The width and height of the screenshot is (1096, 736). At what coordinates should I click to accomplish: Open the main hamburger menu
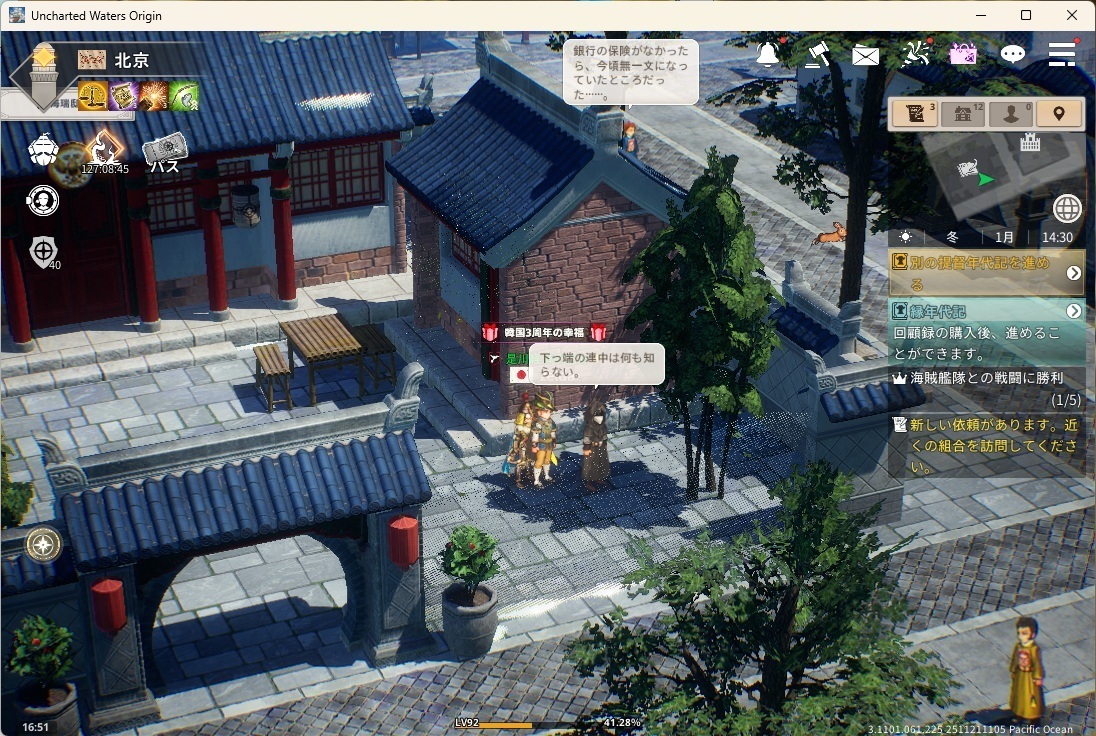[x=1061, y=54]
